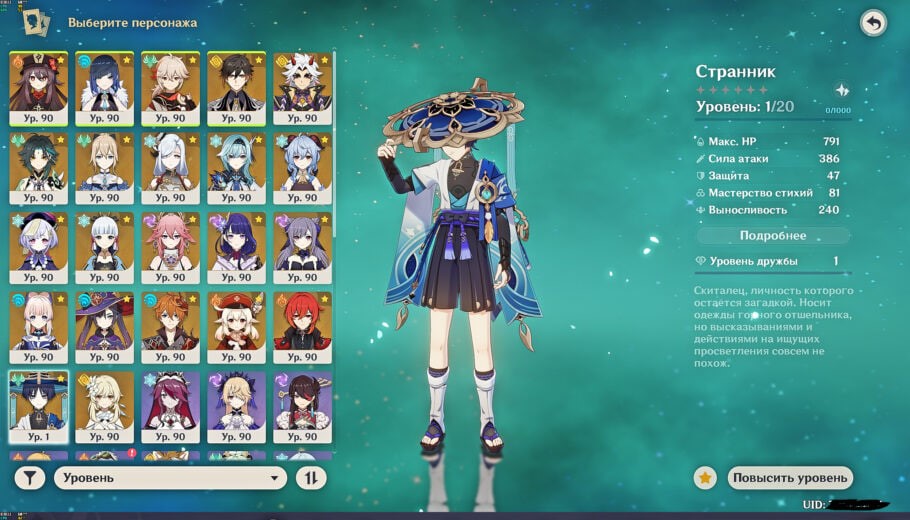Open the Уровень sort dropdown
Screen dimensions: 910x520
(171, 478)
